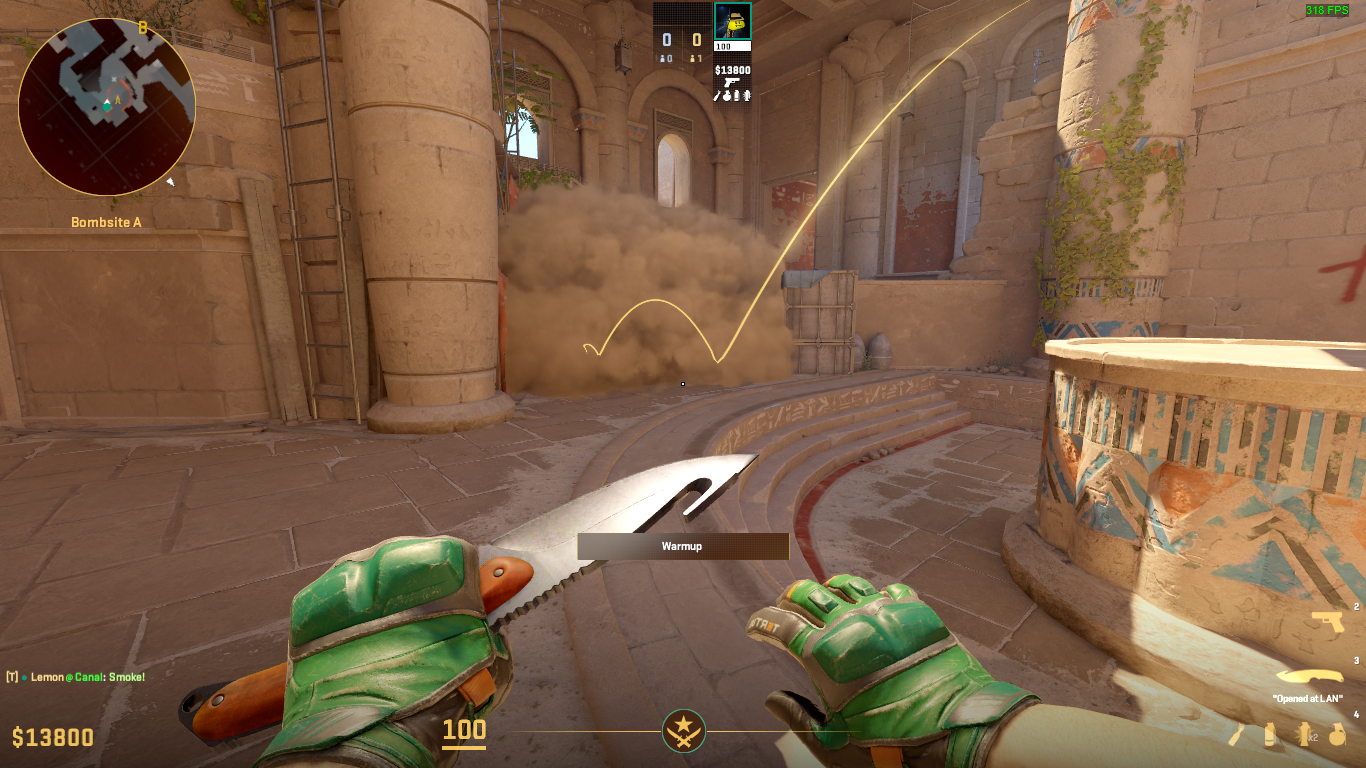Click the Warmup status banner
Viewport: 1366px width, 768px height.
(x=683, y=547)
